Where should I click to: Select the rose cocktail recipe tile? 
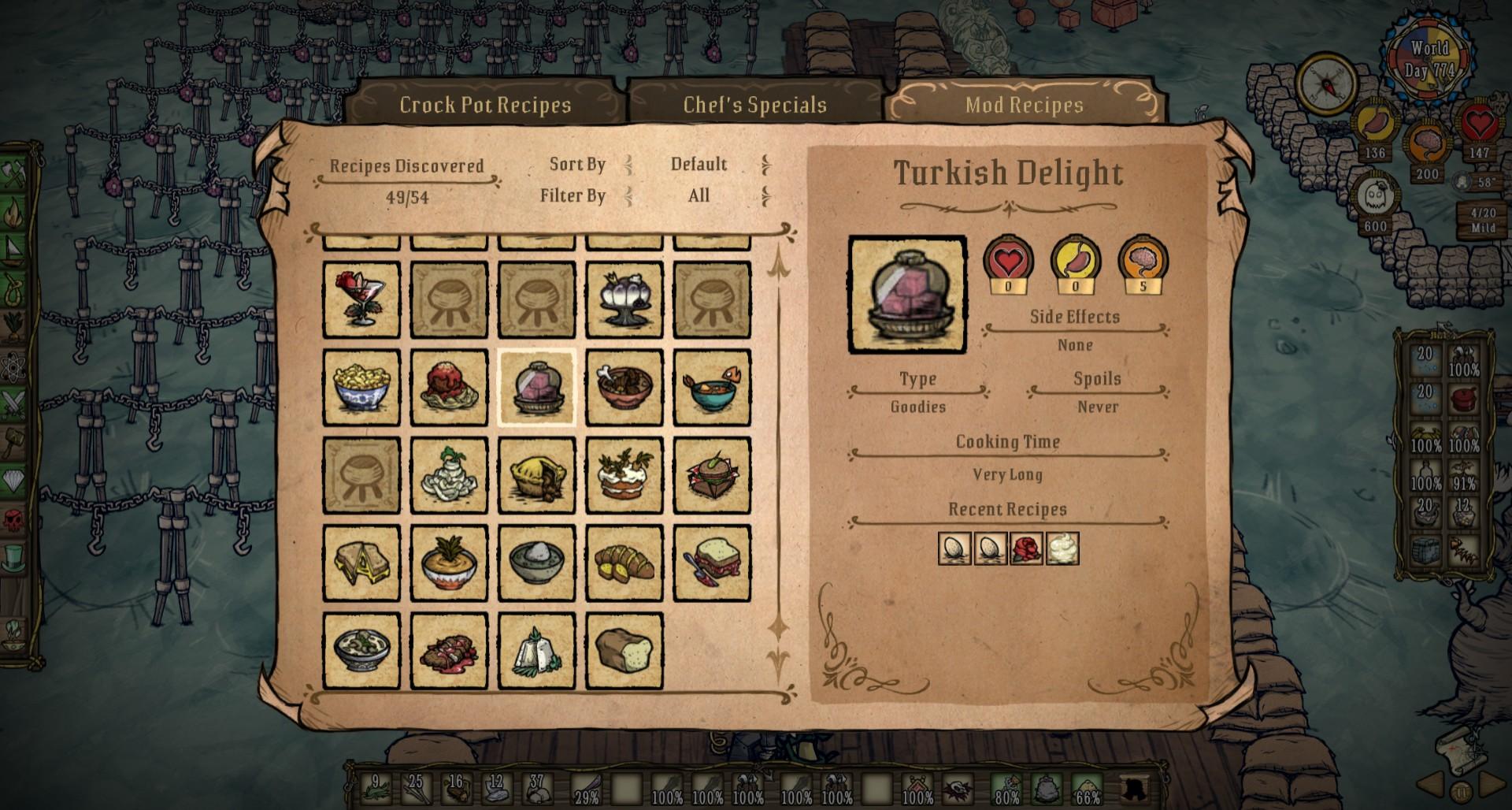[361, 300]
